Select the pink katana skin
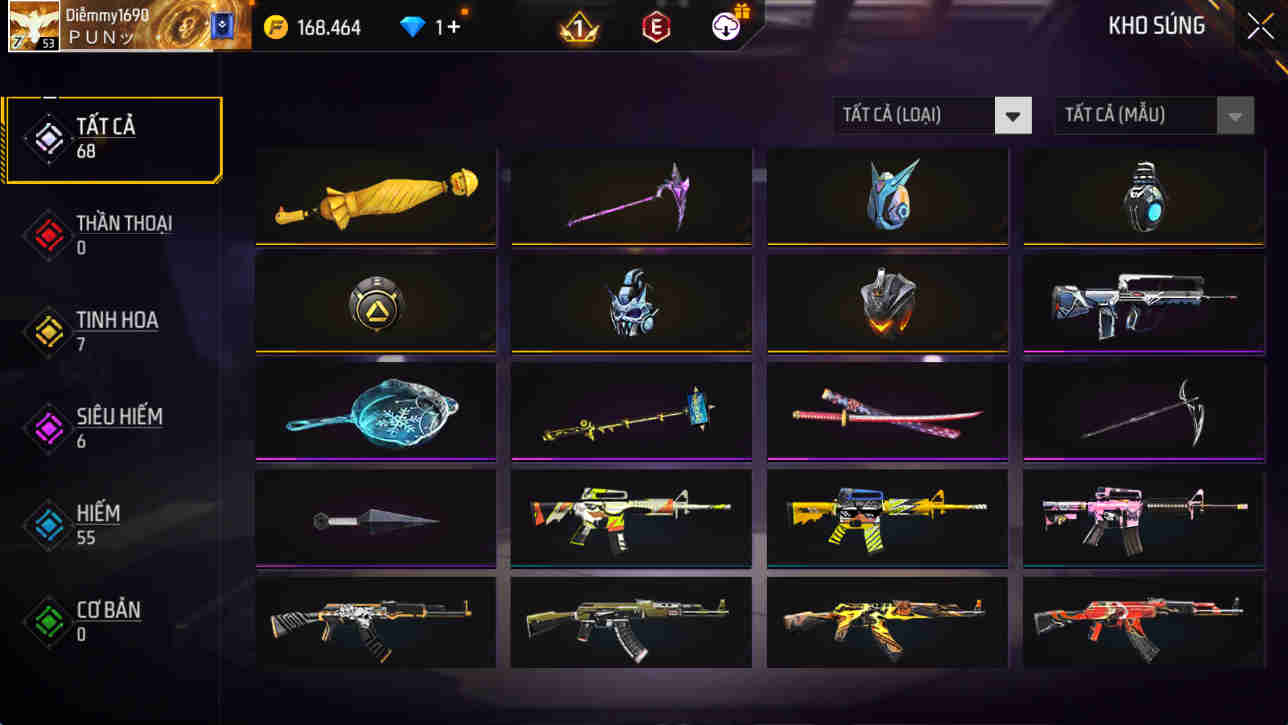The width and height of the screenshot is (1288, 725). (x=886, y=410)
